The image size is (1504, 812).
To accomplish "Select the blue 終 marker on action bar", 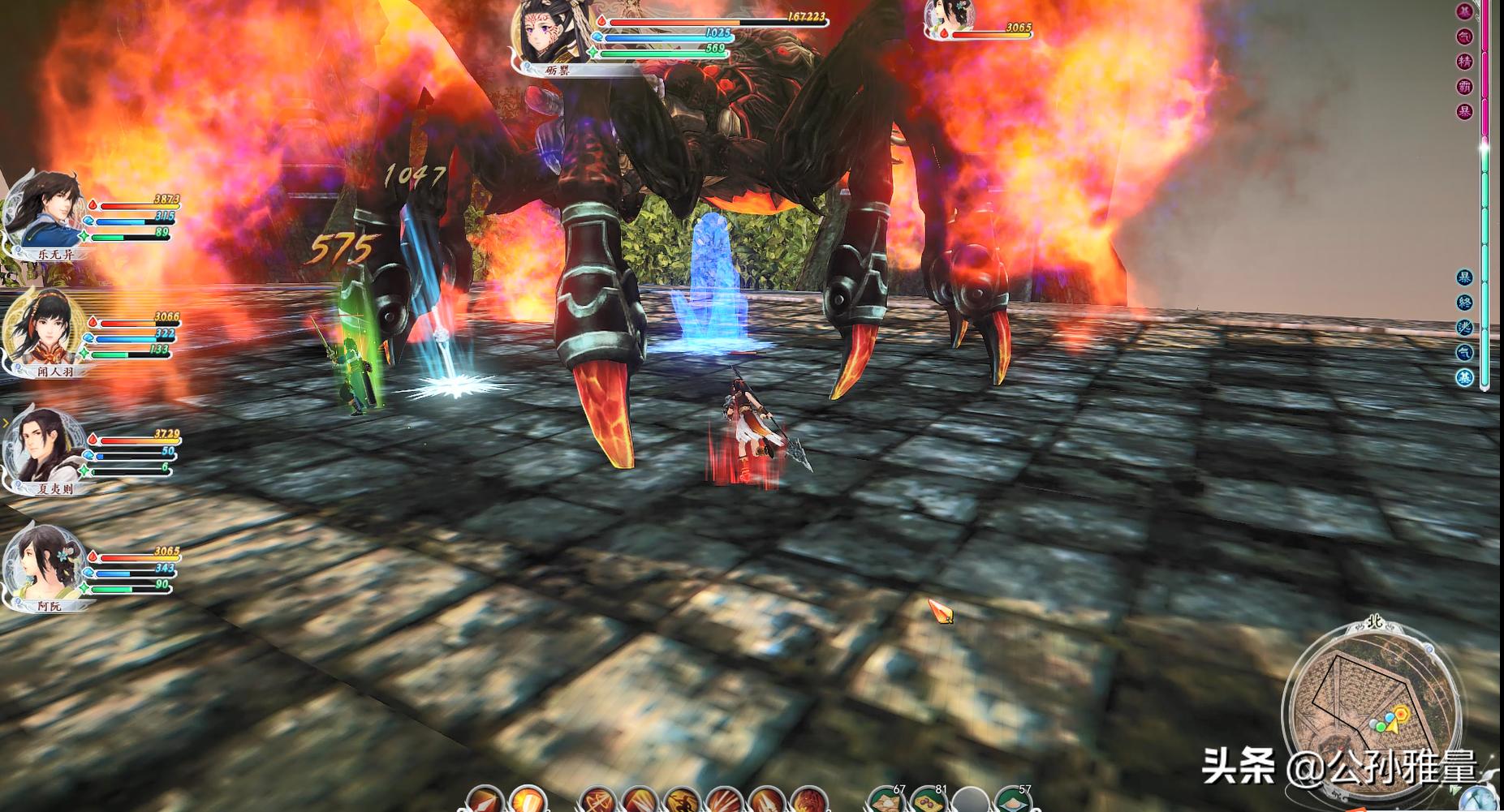I will coord(1465,303).
